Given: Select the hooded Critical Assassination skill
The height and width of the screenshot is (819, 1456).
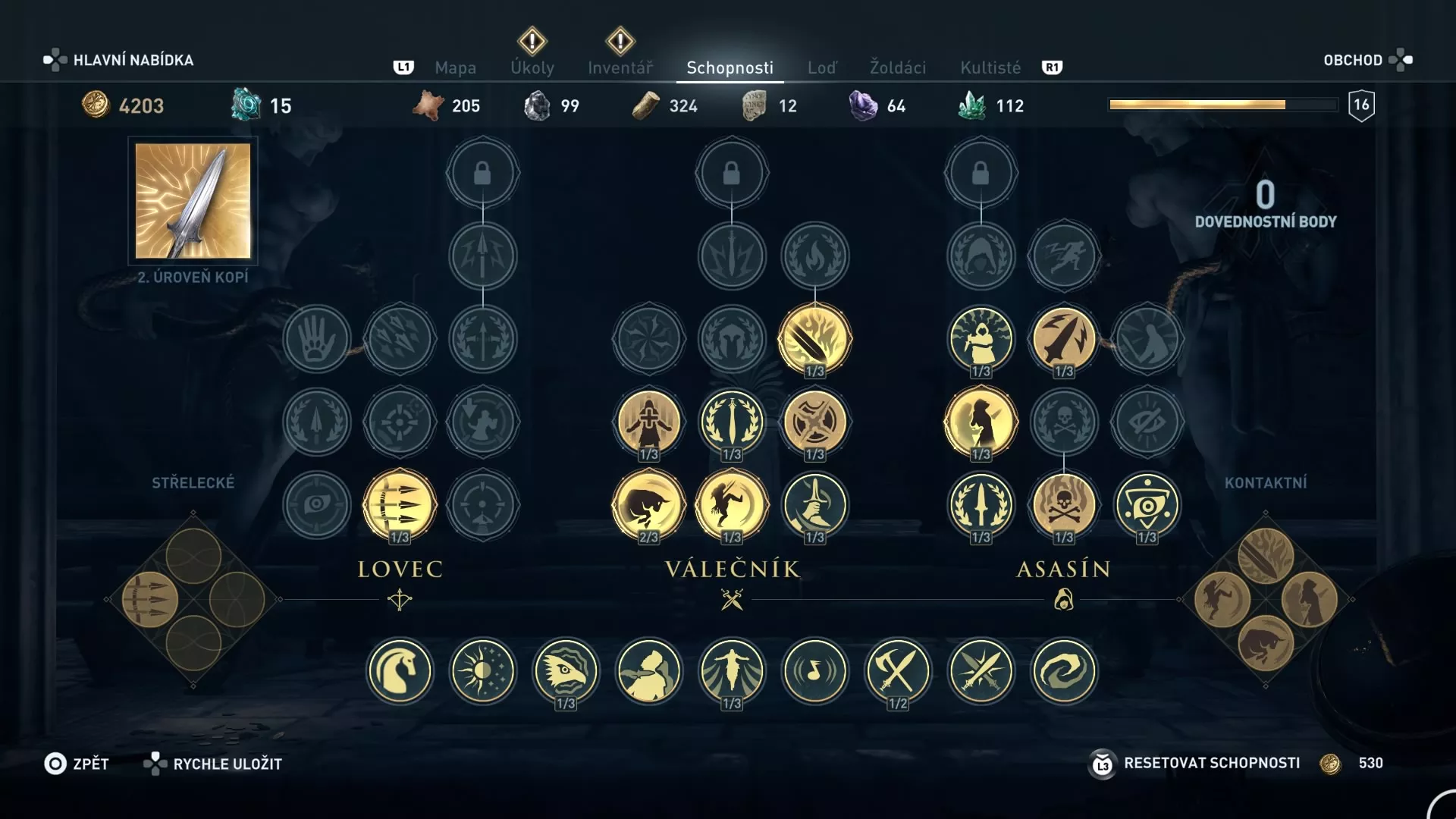Looking at the screenshot, I should [x=981, y=340].
